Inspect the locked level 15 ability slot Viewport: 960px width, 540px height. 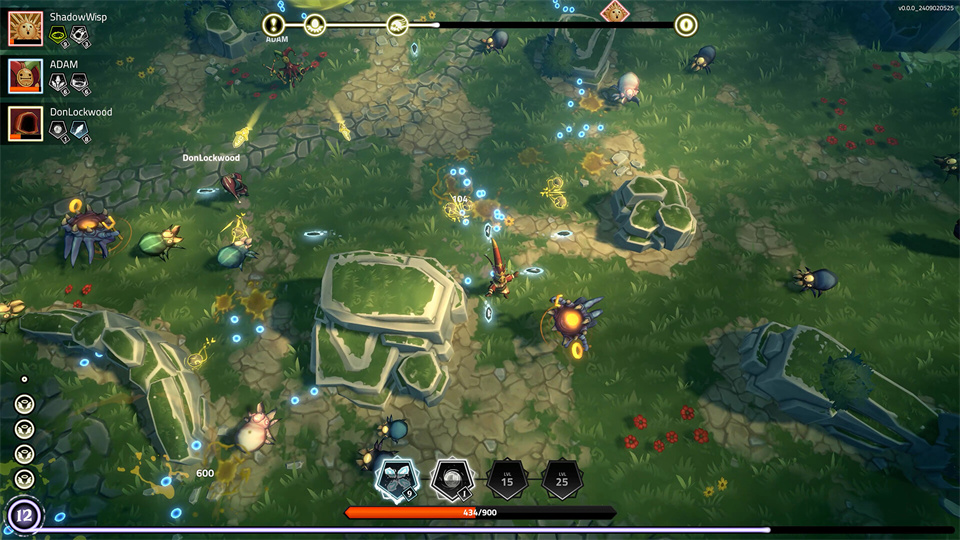[507, 480]
